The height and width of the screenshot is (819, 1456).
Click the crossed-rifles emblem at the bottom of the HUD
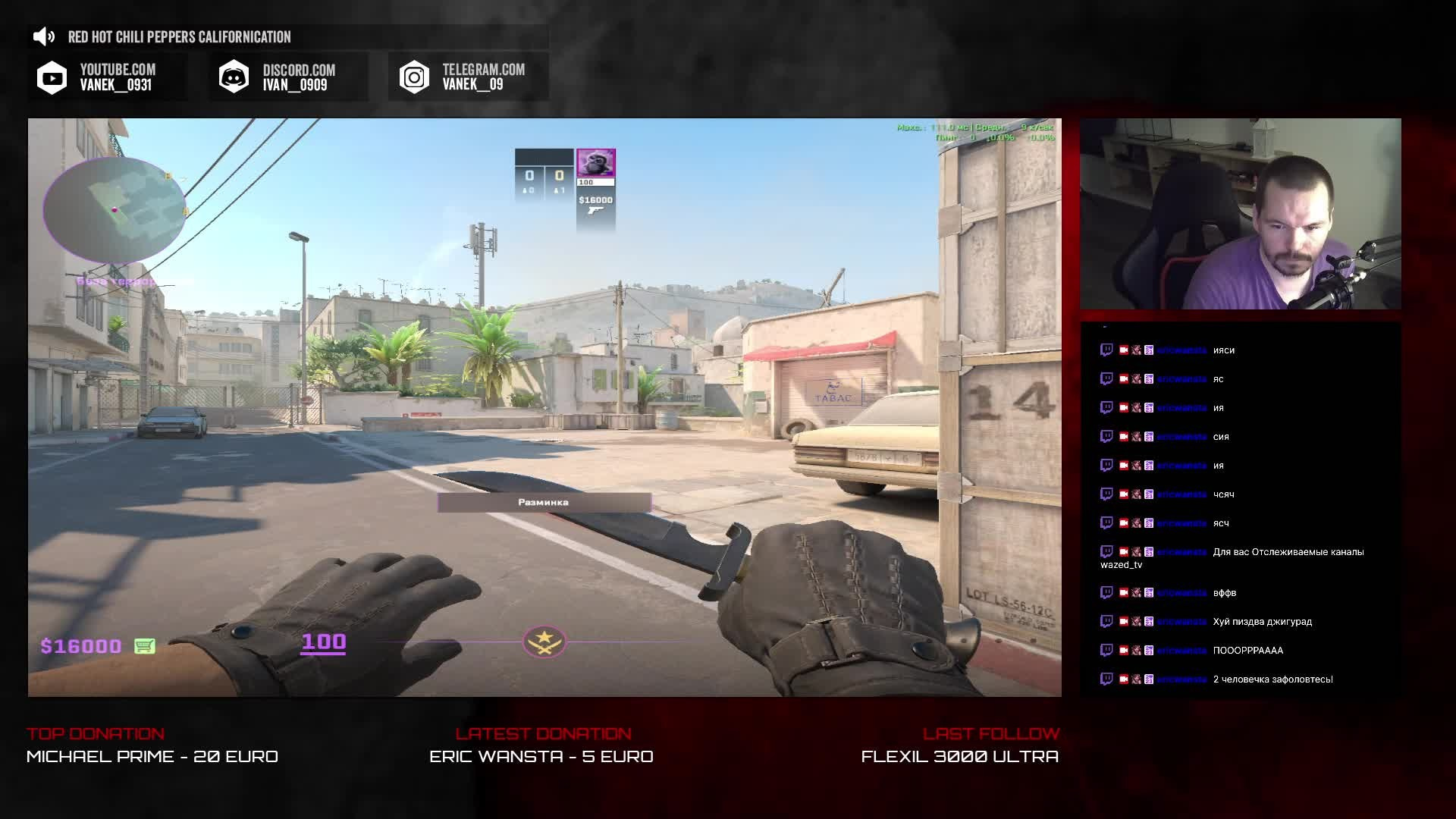pos(544,642)
